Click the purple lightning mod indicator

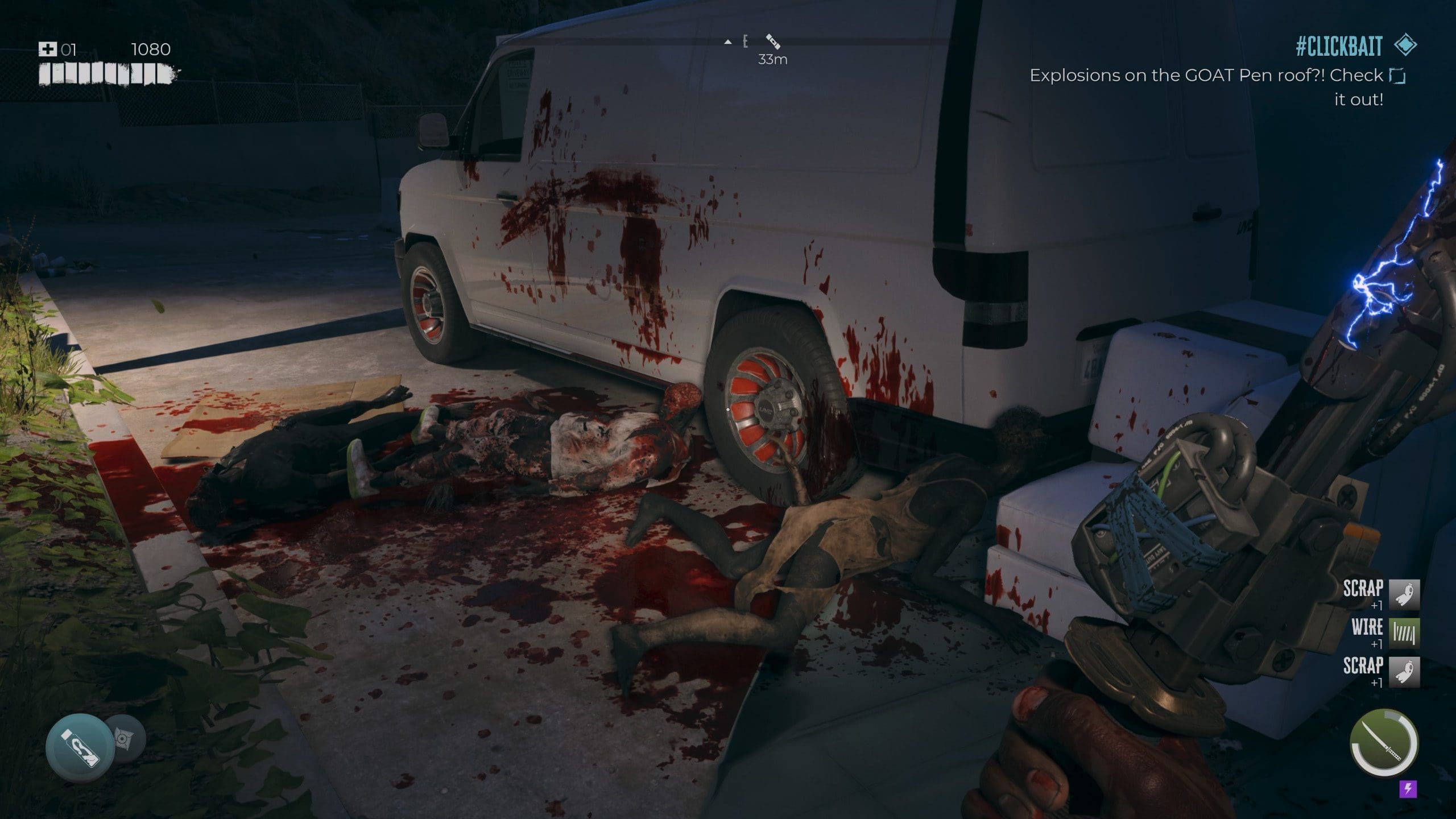[1408, 788]
